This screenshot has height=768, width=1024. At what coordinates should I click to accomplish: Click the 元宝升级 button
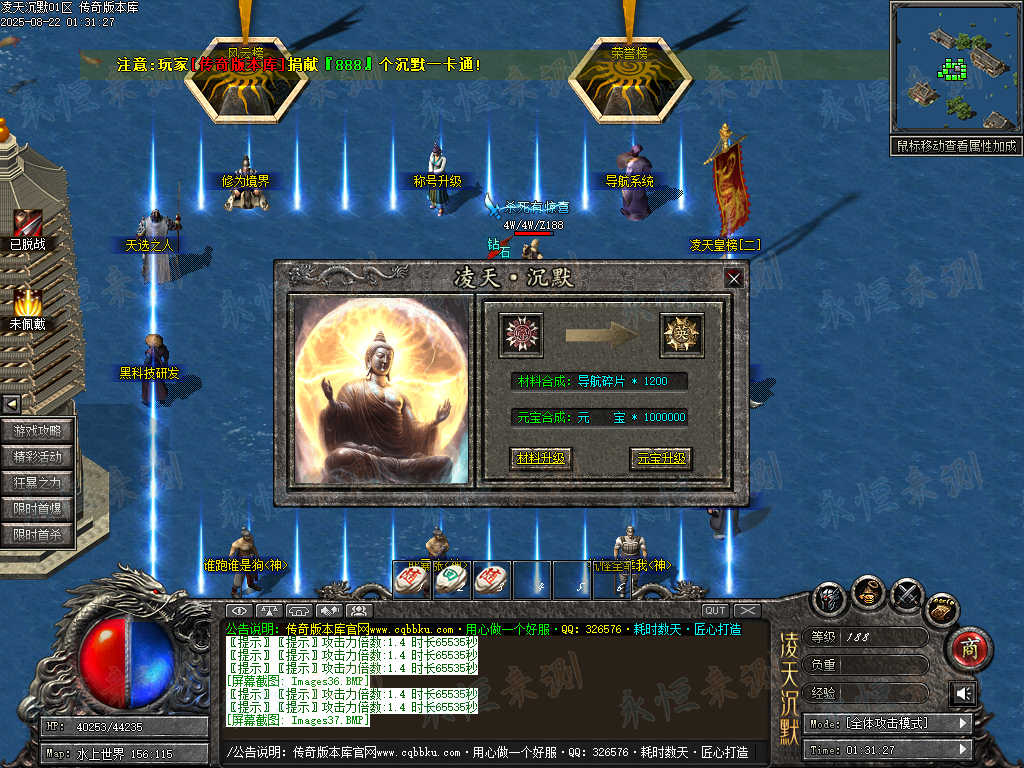click(661, 458)
